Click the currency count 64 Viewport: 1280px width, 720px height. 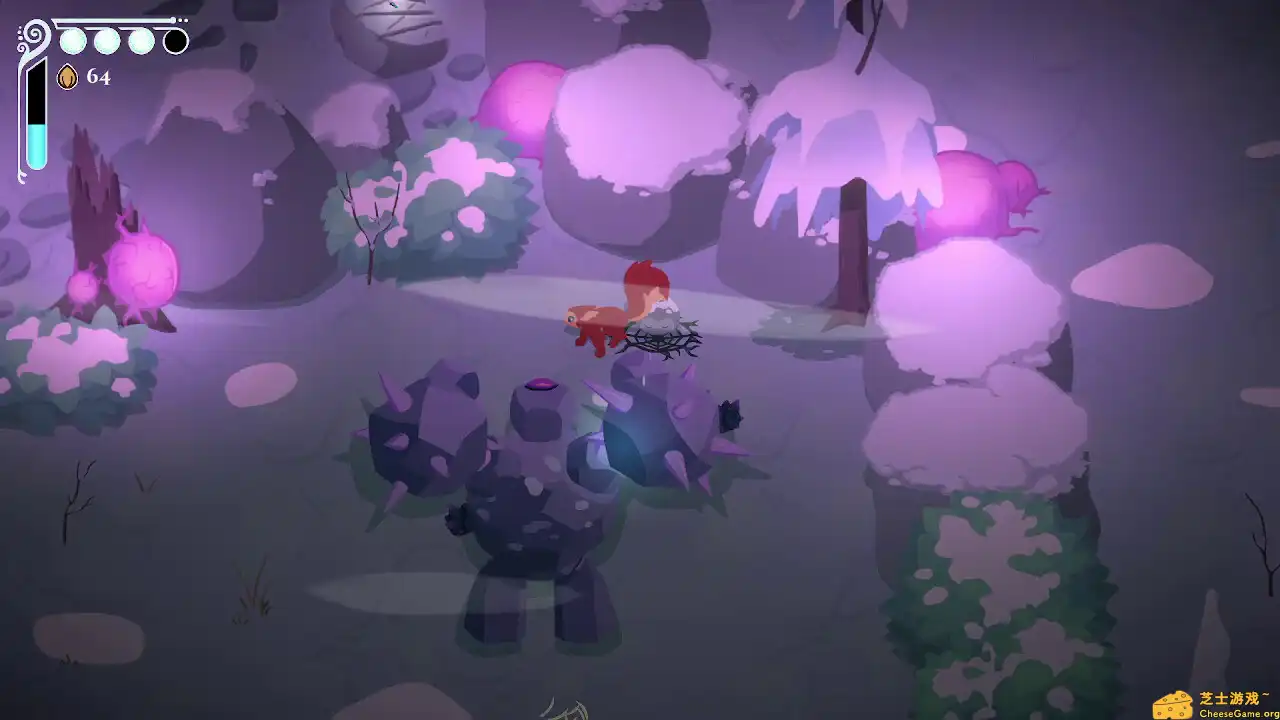point(98,78)
